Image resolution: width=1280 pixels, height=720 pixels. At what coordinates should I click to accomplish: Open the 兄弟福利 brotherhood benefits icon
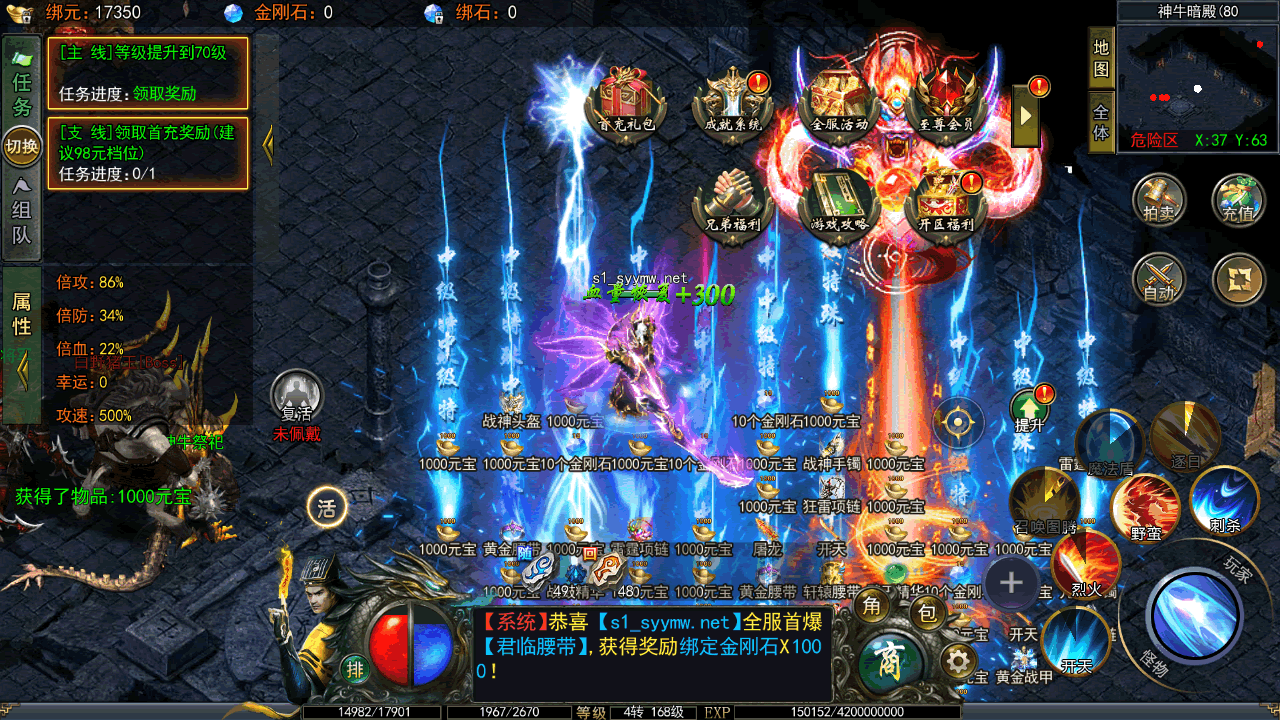pos(733,198)
